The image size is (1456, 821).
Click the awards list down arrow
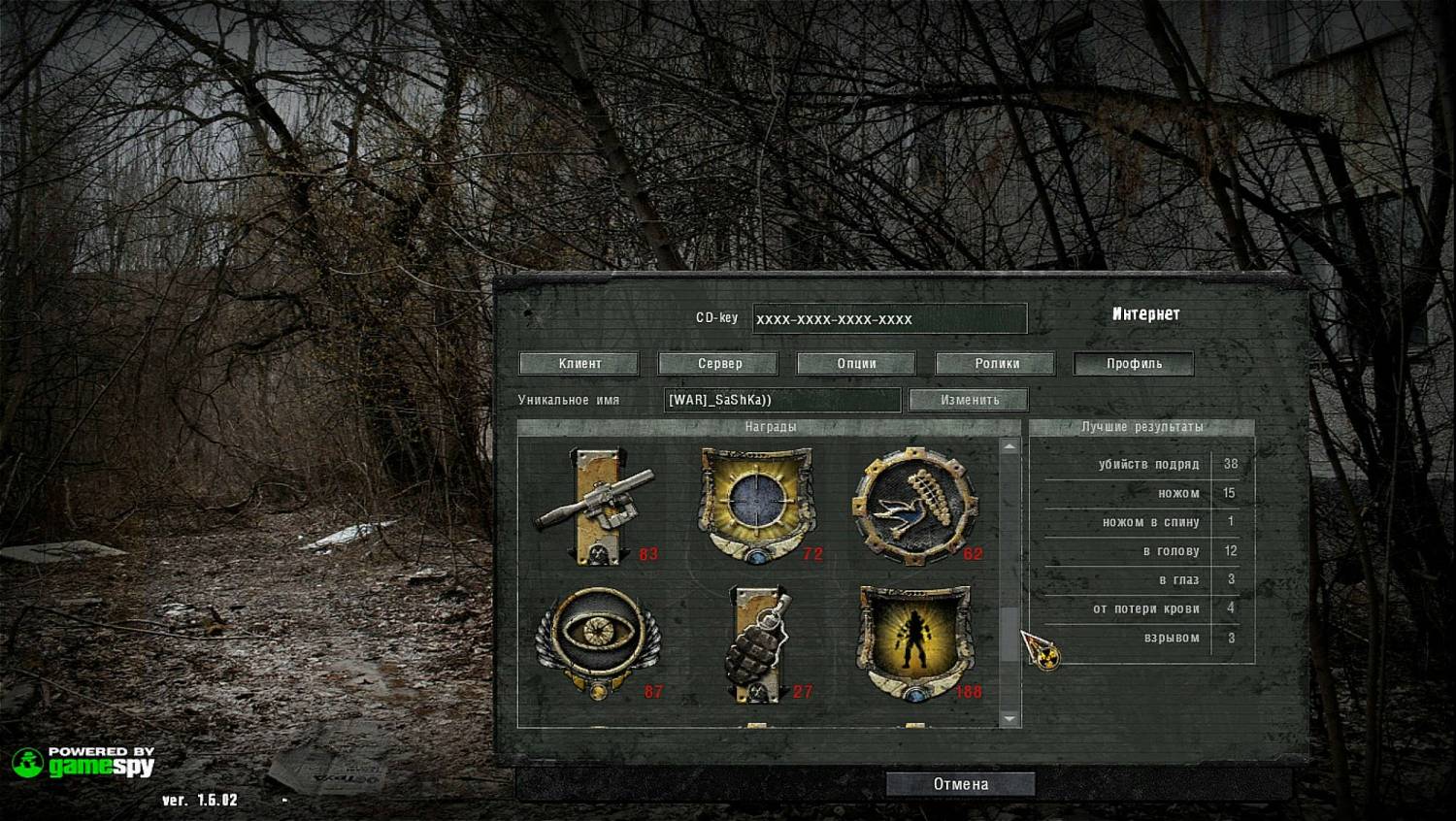pos(1010,719)
